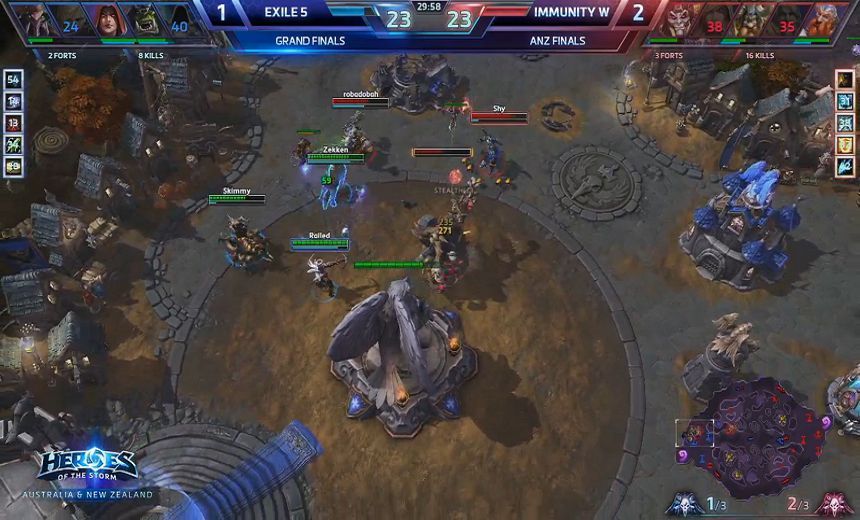Select the green slash ability icon
This screenshot has height=520, width=860.
(13, 145)
